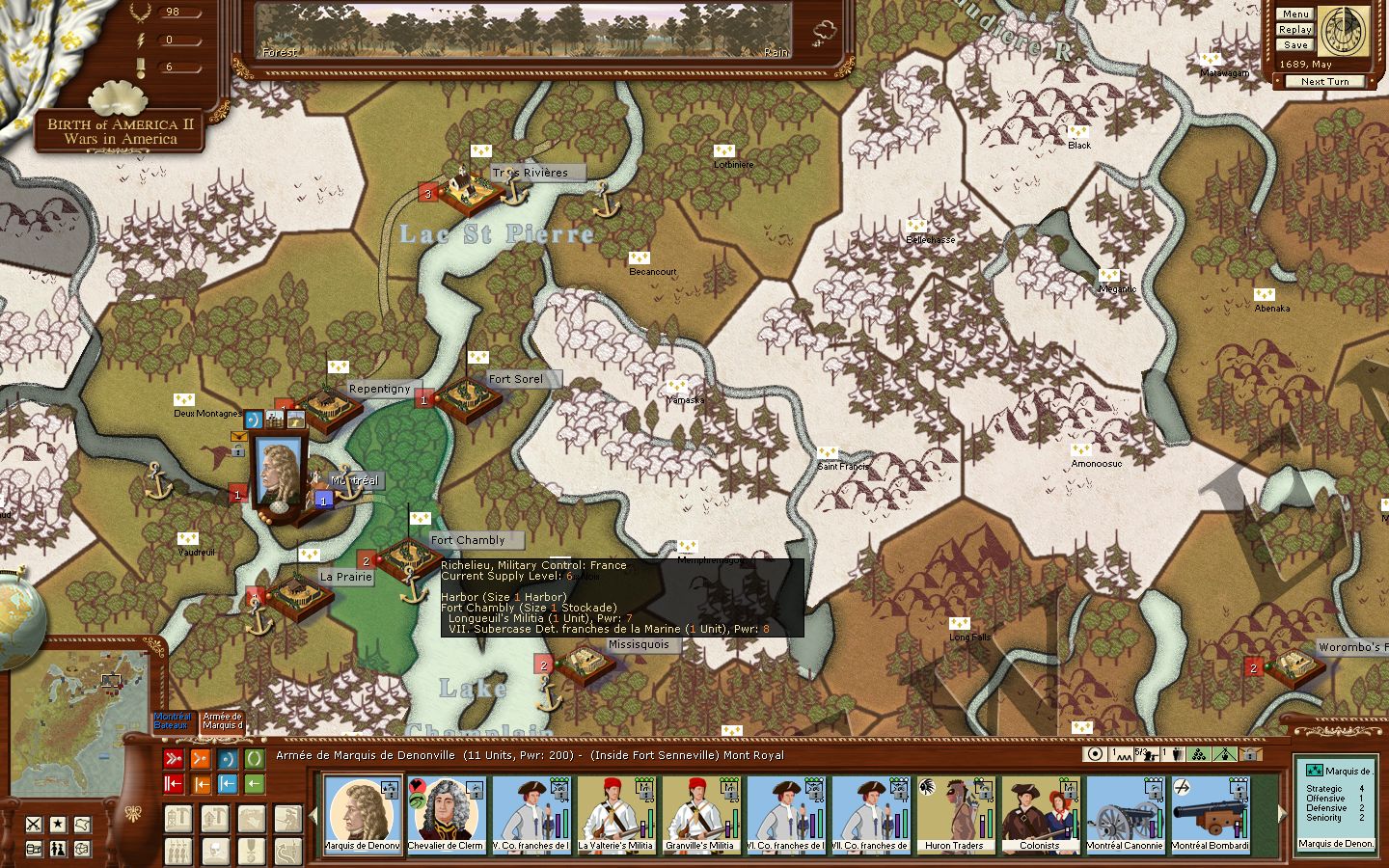This screenshot has width=1389, height=868.
Task: Save the current game
Action: (1295, 45)
